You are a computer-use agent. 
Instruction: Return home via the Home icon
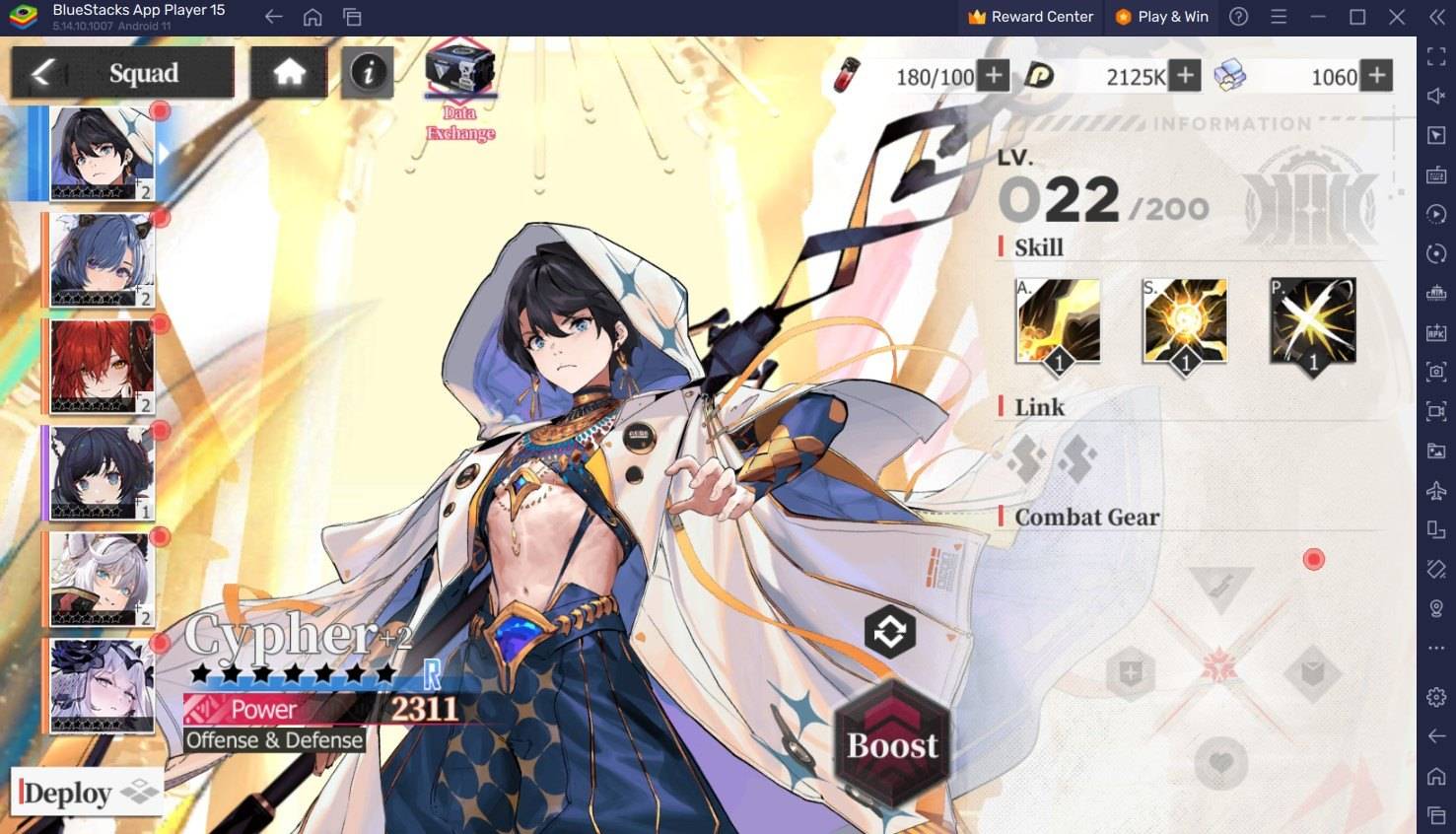288,71
